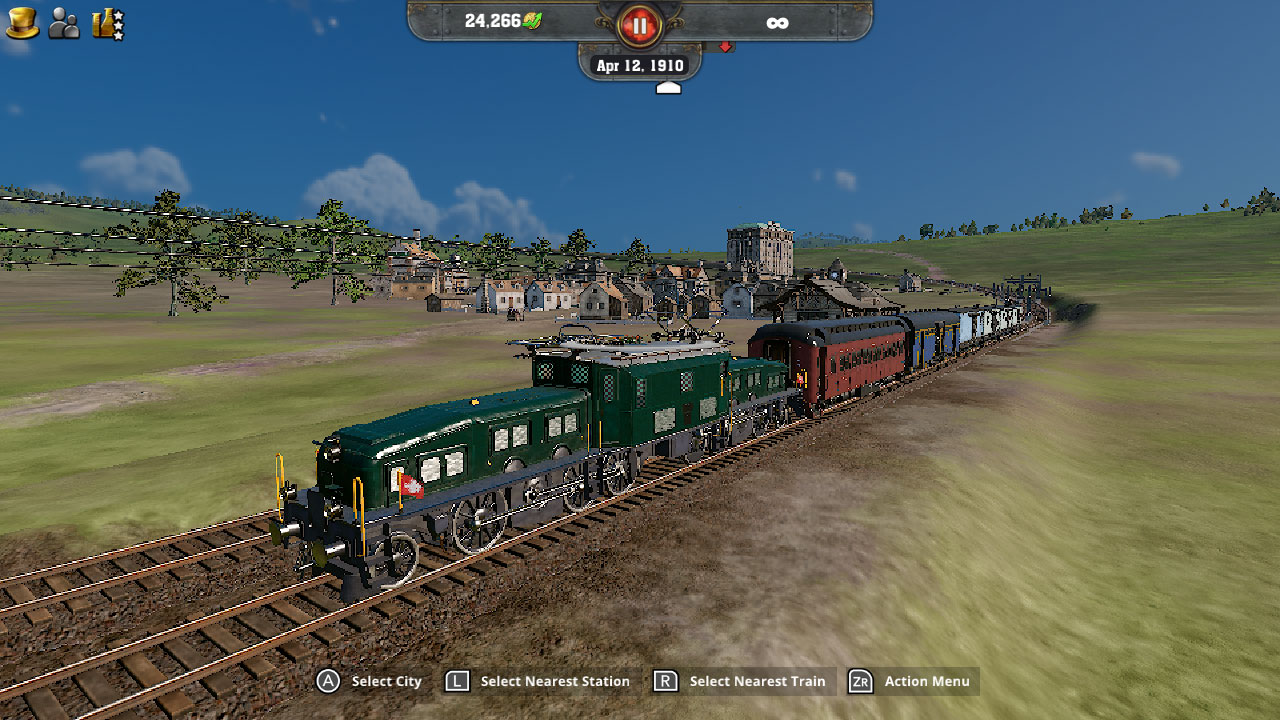1280x720 pixels.
Task: Click the infinity symbol on the top bar
Action: coord(778,21)
